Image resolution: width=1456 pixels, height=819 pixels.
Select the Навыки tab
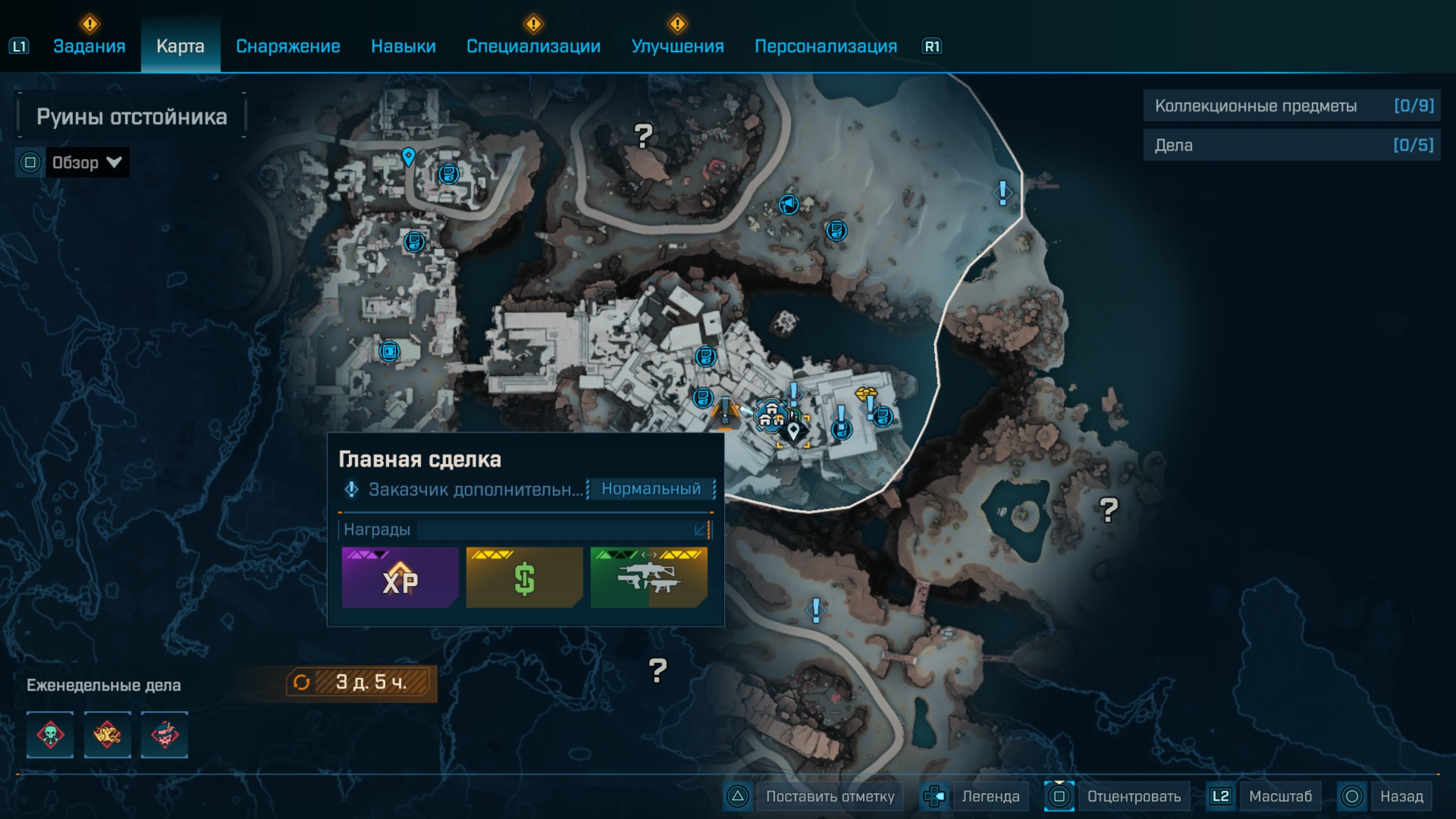point(403,46)
